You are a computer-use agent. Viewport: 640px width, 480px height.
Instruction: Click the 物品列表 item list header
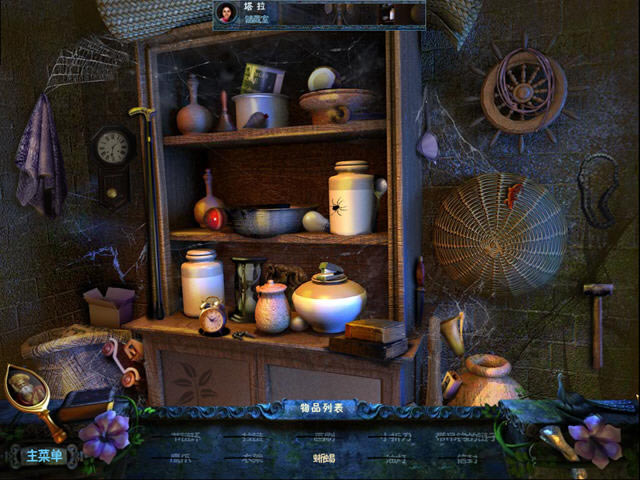tap(315, 408)
